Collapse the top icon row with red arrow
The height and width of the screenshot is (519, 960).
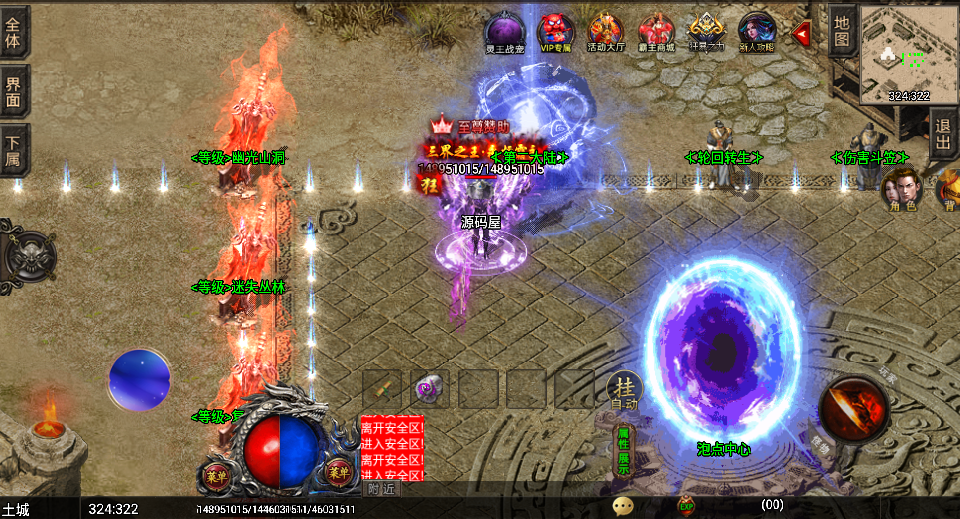(801, 34)
